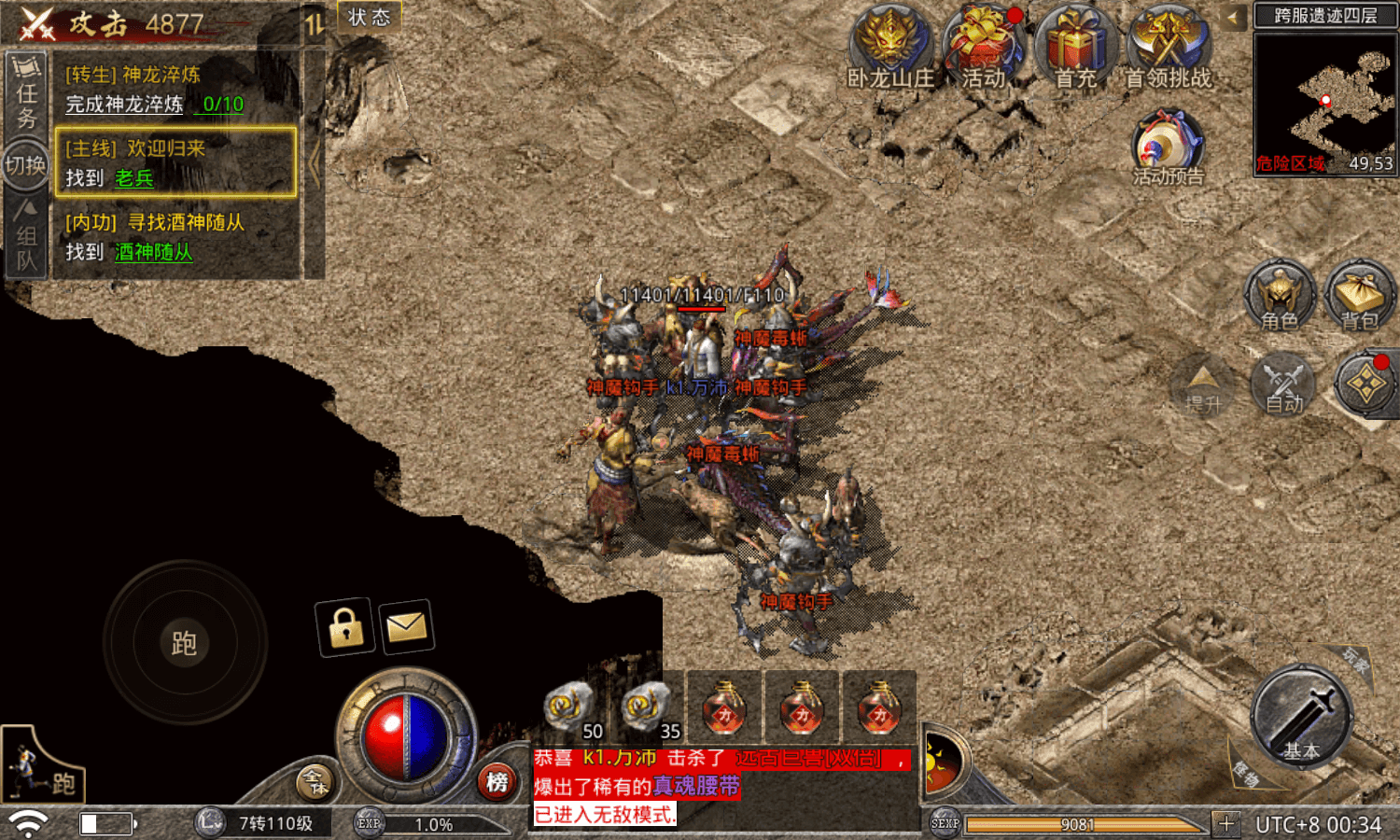Toggle the 自动 auto-combat button
Screen dimensions: 1400x840
[x=1283, y=383]
